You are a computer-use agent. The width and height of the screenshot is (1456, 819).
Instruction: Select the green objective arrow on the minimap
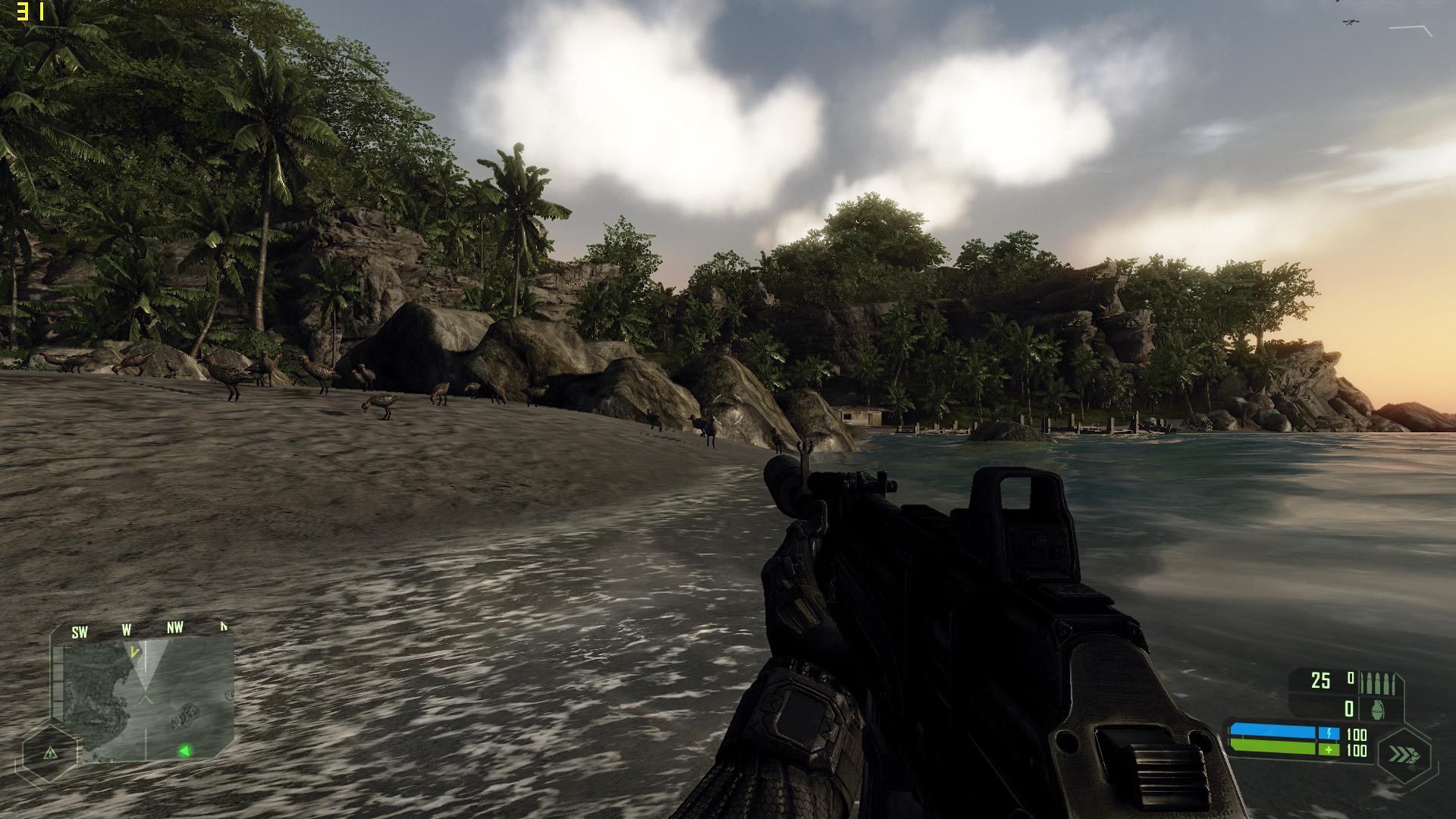(x=184, y=751)
